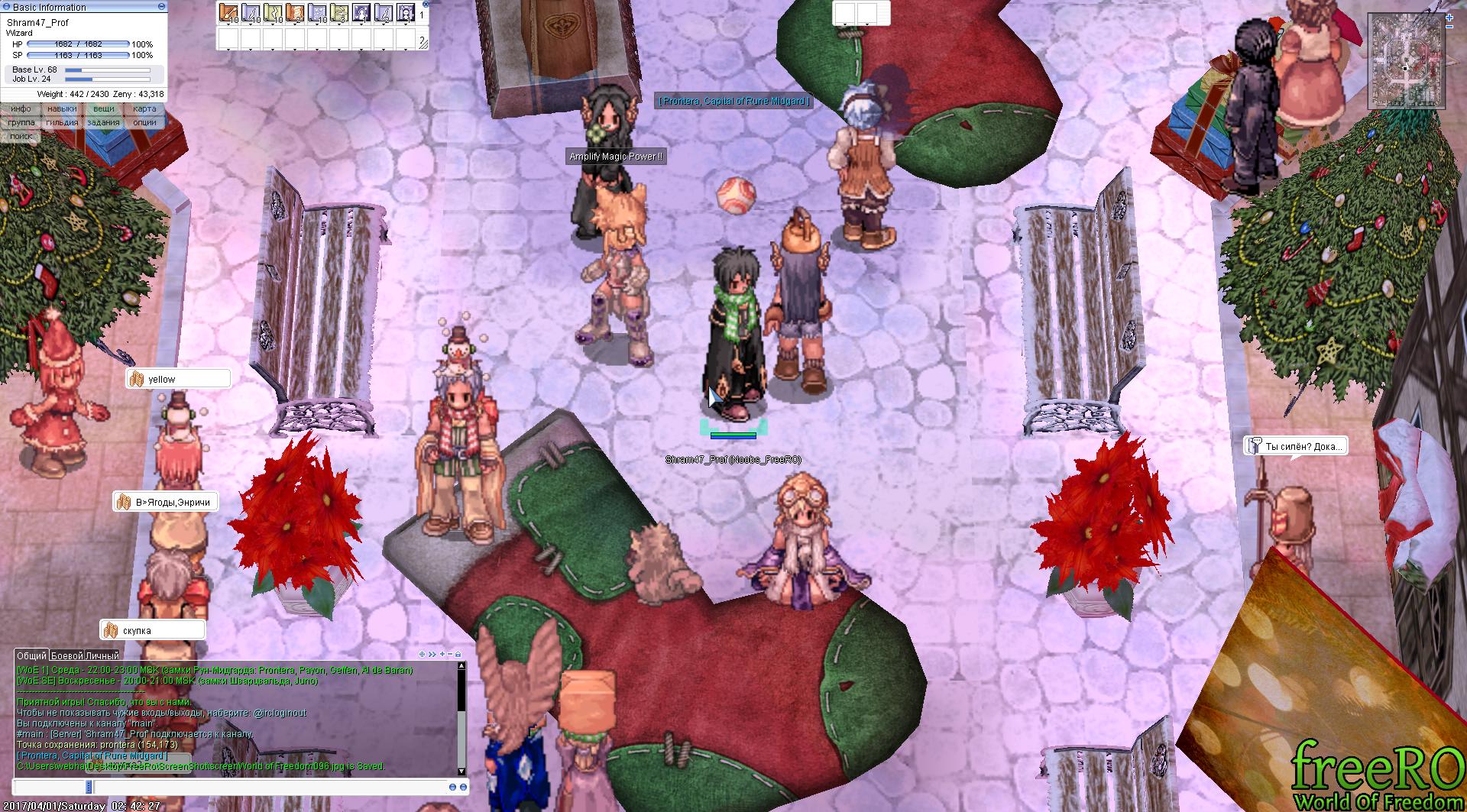Open the задания quest log
This screenshot has height=812, width=1467.
tap(104, 122)
